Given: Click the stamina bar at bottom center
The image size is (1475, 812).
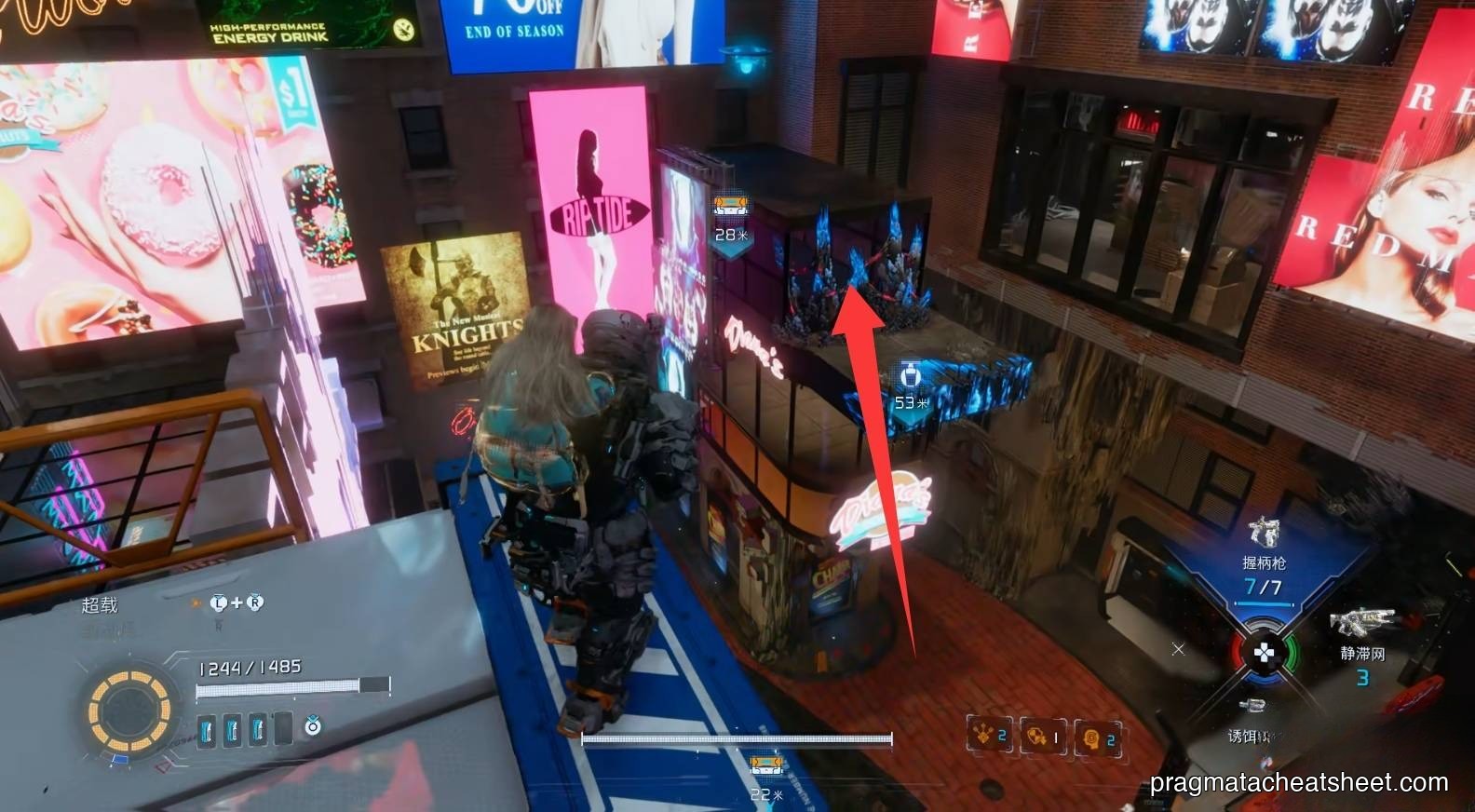Looking at the screenshot, I should pos(736,738).
